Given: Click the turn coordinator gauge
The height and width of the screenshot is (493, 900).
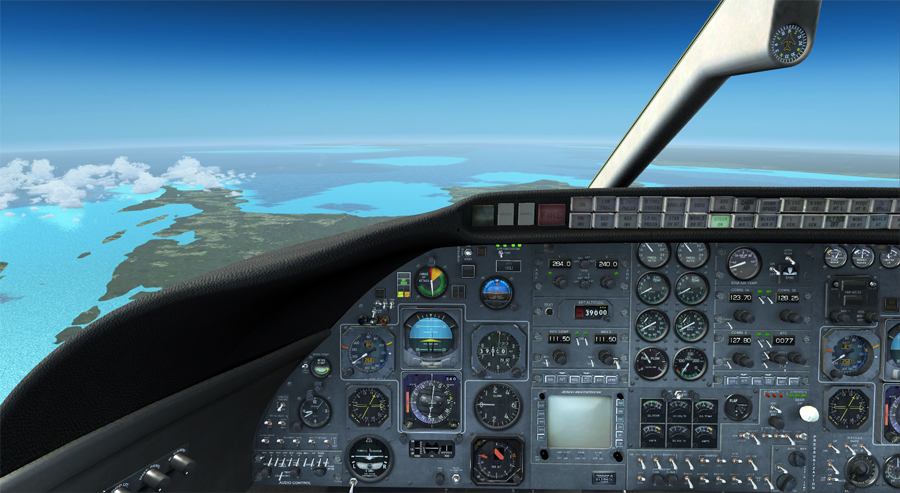Looking at the screenshot, I should 369,457.
